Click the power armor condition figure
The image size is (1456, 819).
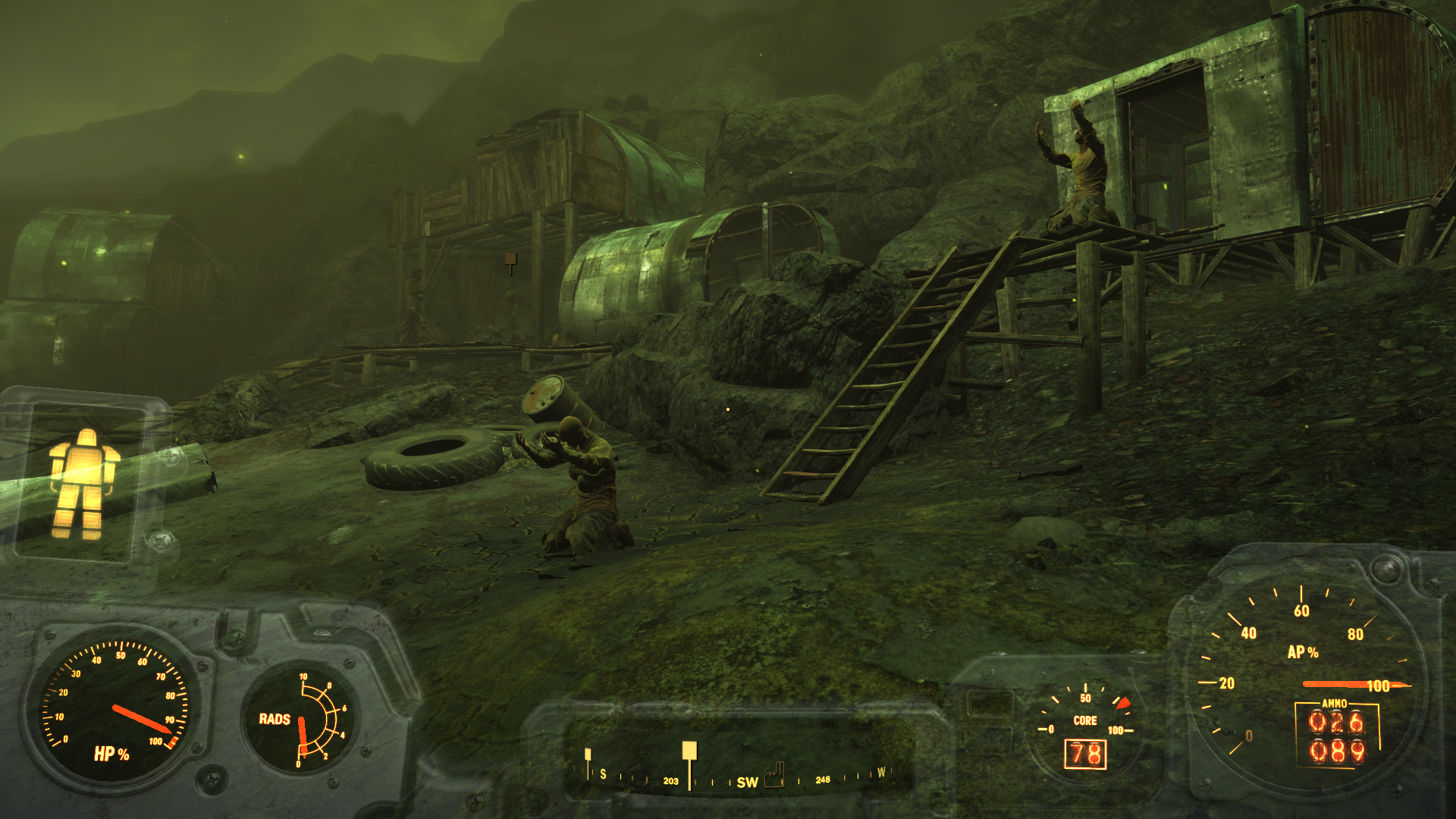click(83, 484)
